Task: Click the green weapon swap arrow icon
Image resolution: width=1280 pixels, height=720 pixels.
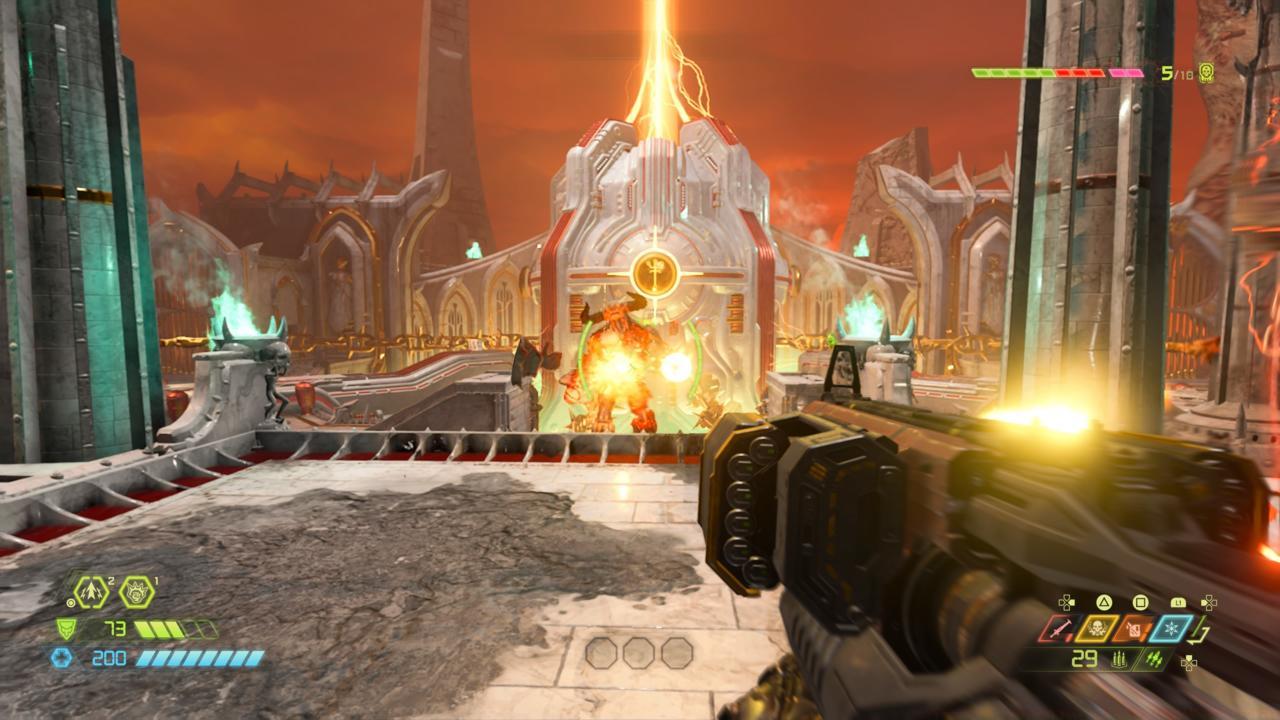Action: [1201, 631]
